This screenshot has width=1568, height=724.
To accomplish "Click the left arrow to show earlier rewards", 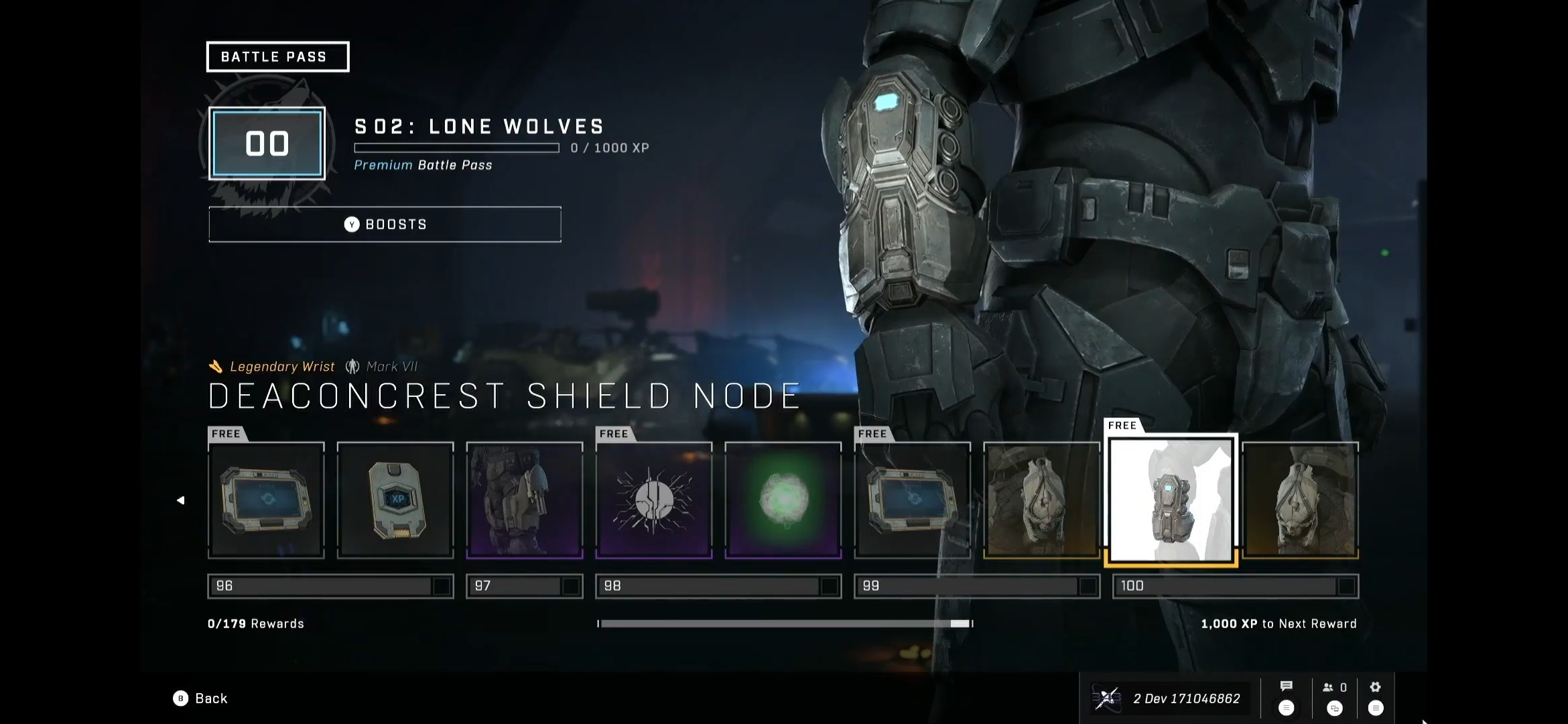I will coord(180,500).
